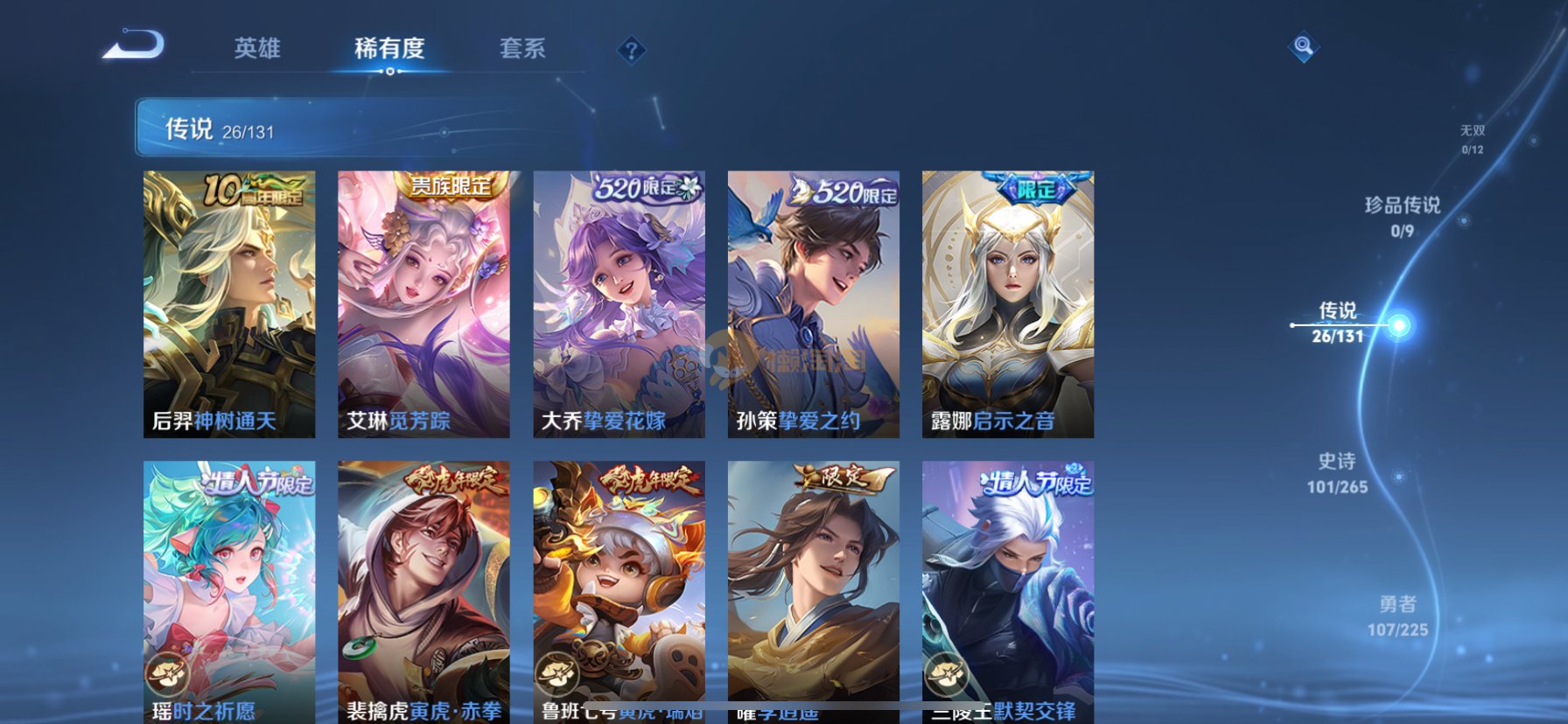
Task: Select the 露娜 启示之音 skin card
Action: click(1007, 303)
